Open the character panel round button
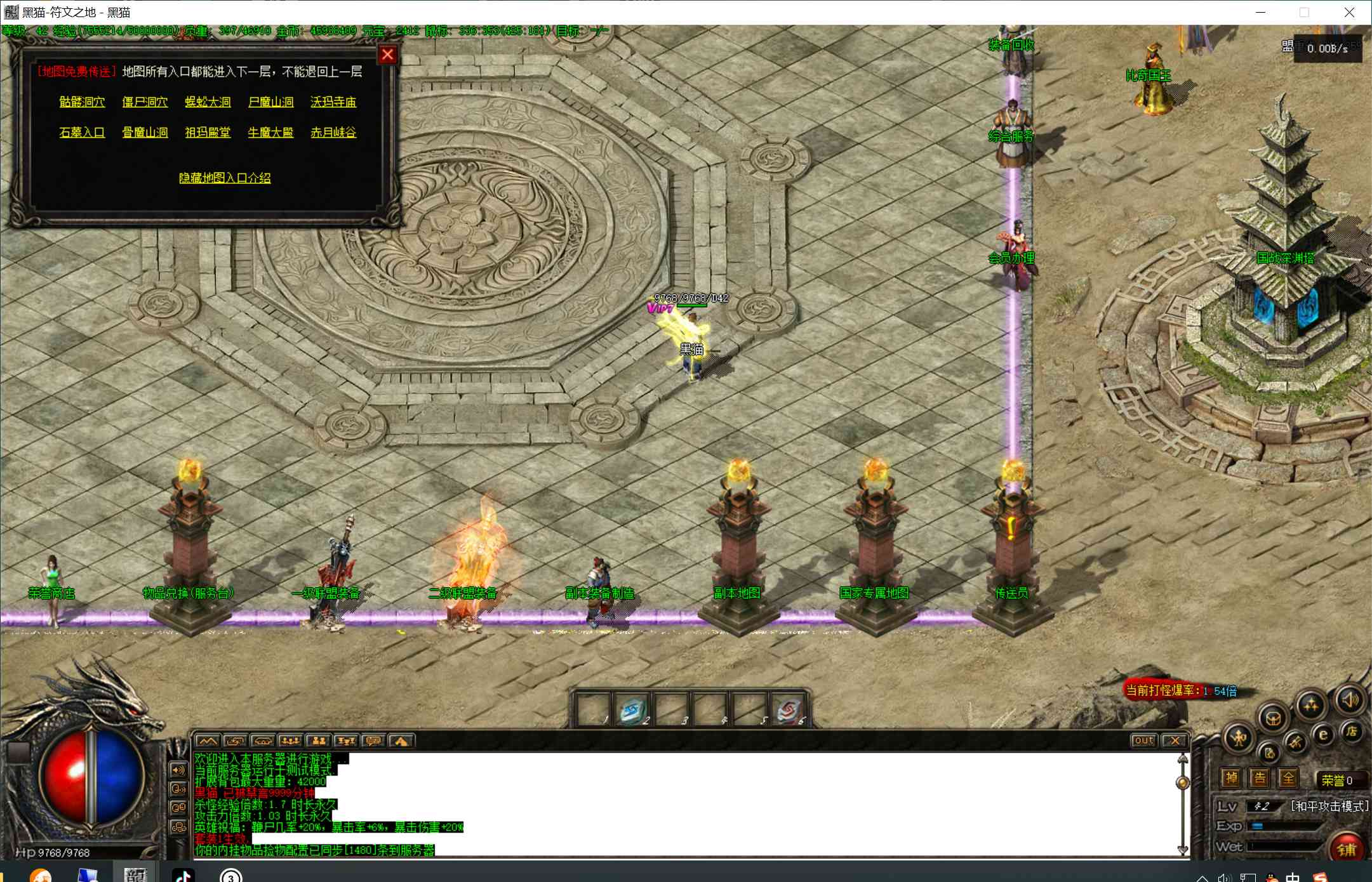This screenshot has height=882, width=1372. pyautogui.click(x=1239, y=738)
